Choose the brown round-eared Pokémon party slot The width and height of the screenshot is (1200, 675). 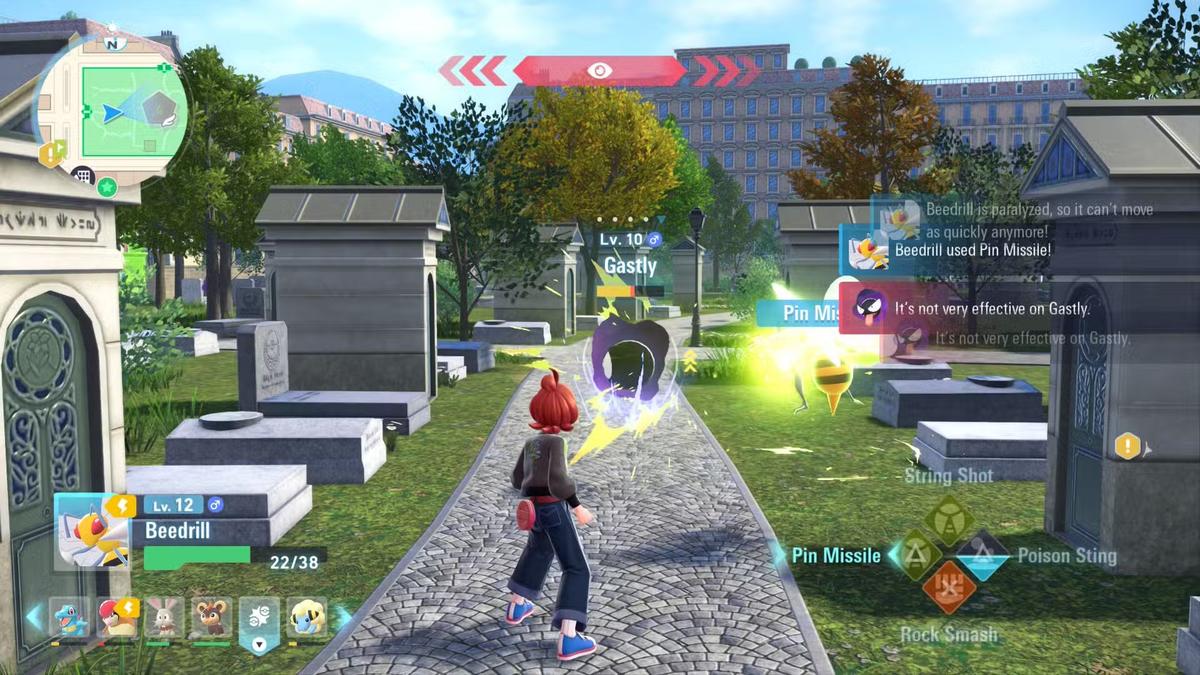(x=211, y=618)
